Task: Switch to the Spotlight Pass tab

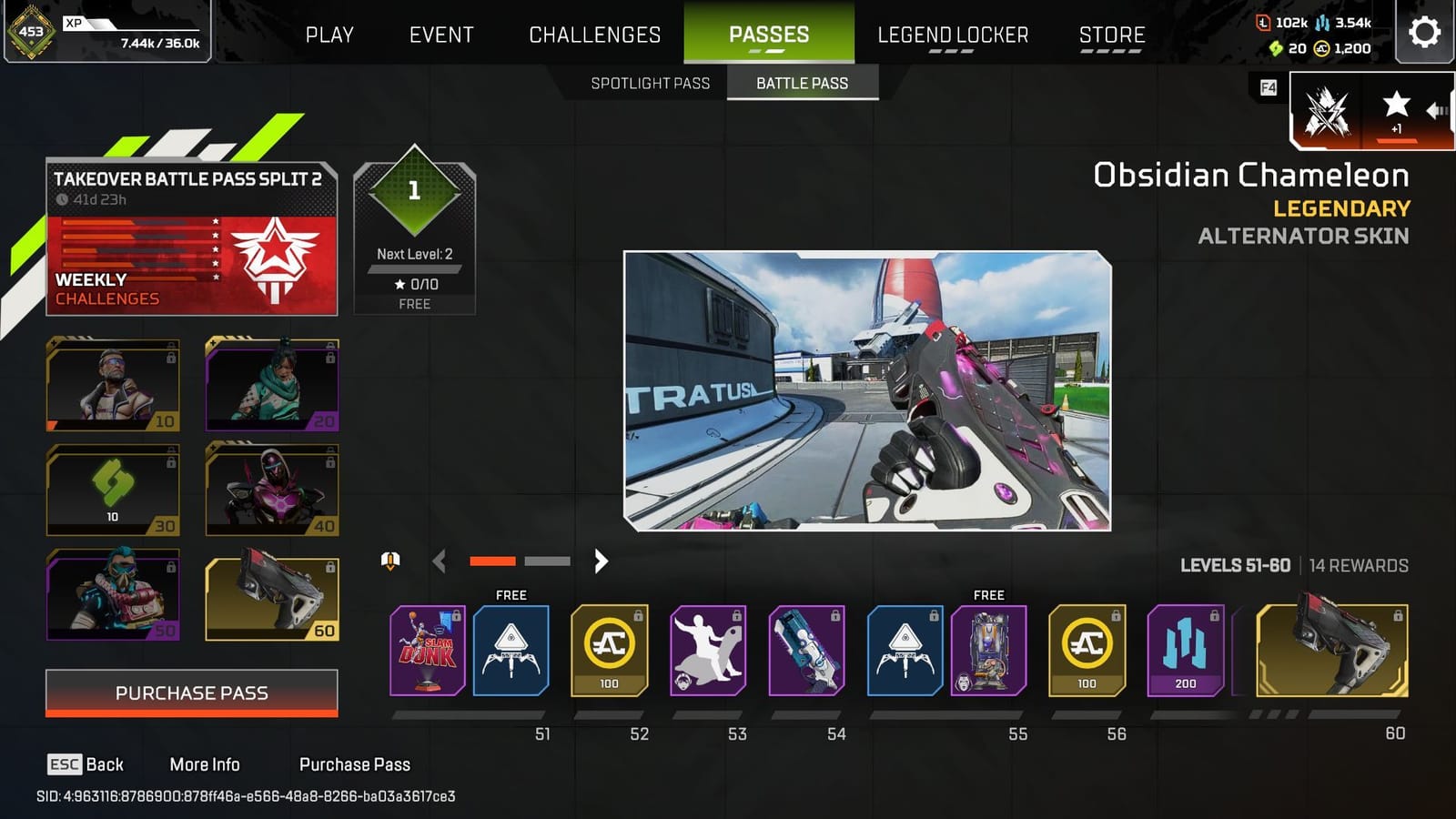Action: [x=651, y=83]
